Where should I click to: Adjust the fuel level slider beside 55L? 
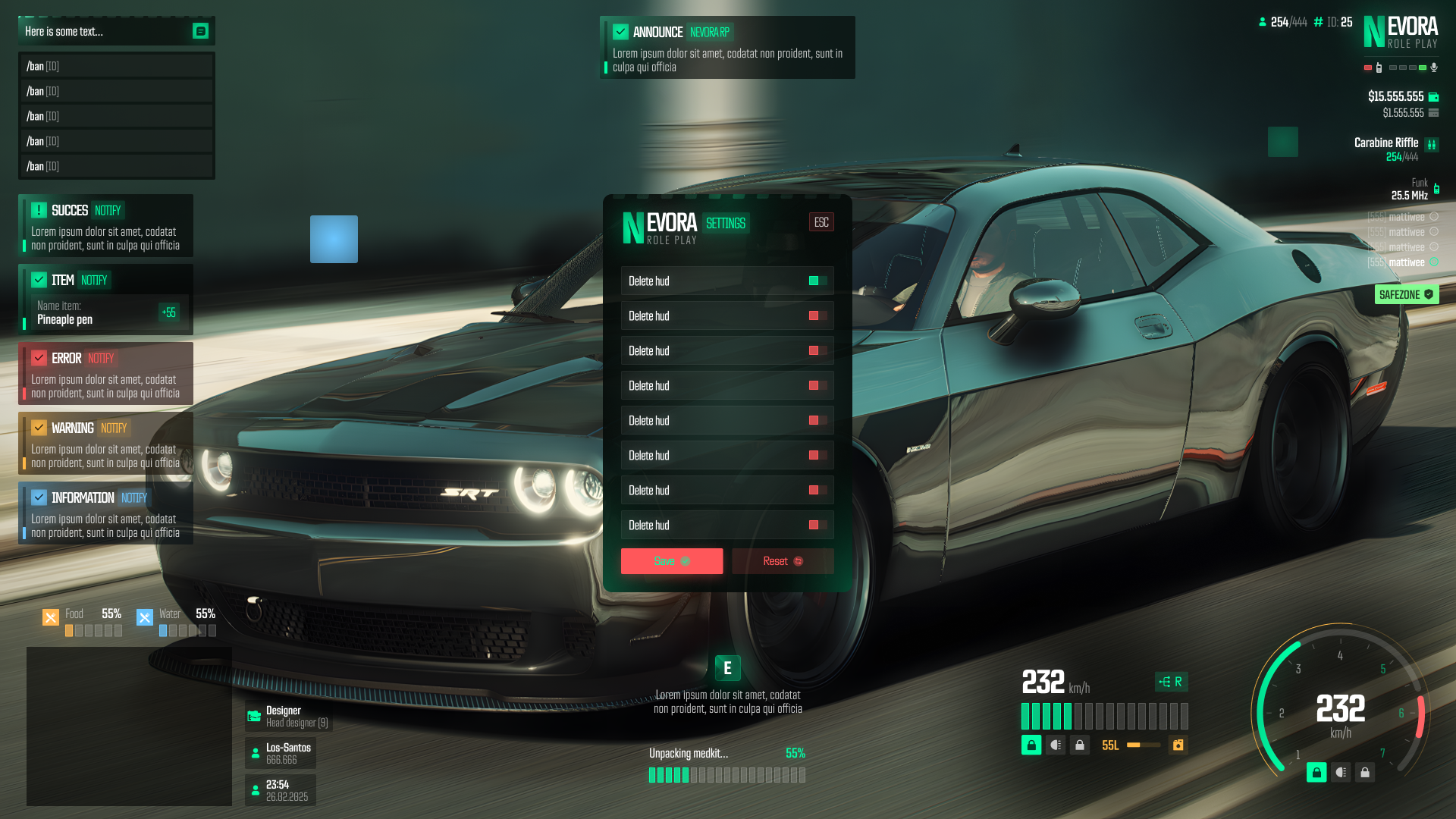tap(1143, 745)
